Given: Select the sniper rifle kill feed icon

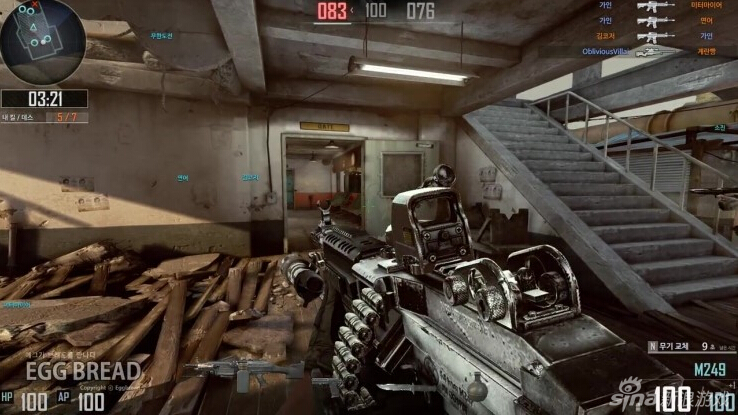Looking at the screenshot, I should point(654,50).
